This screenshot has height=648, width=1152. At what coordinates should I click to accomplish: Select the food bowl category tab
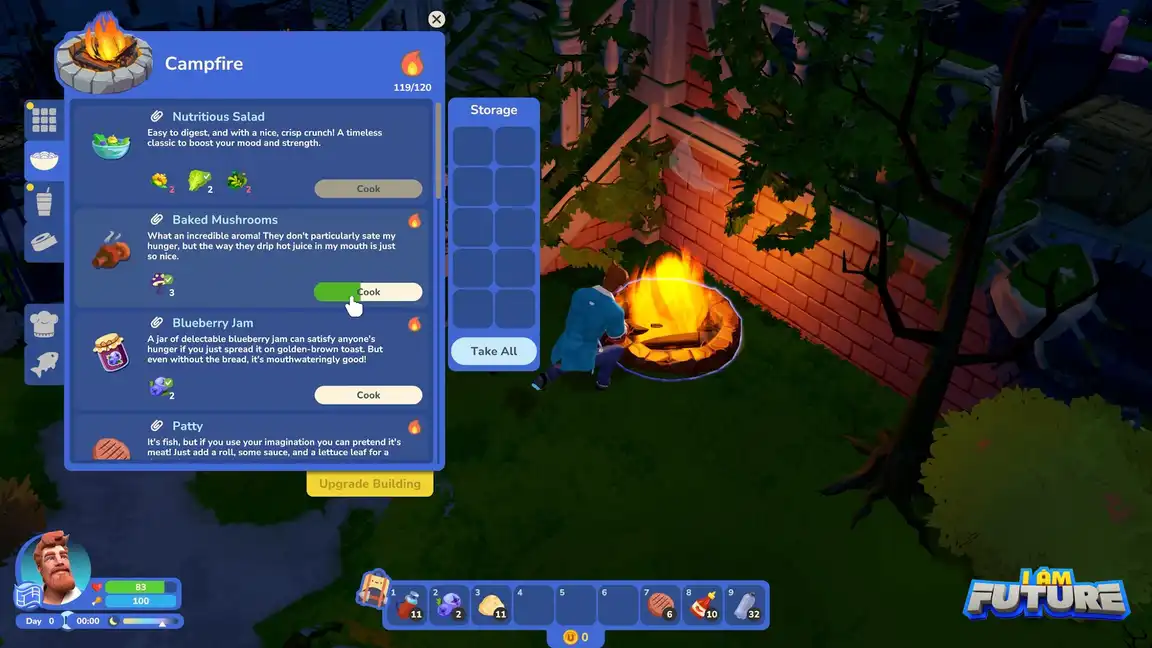click(44, 160)
